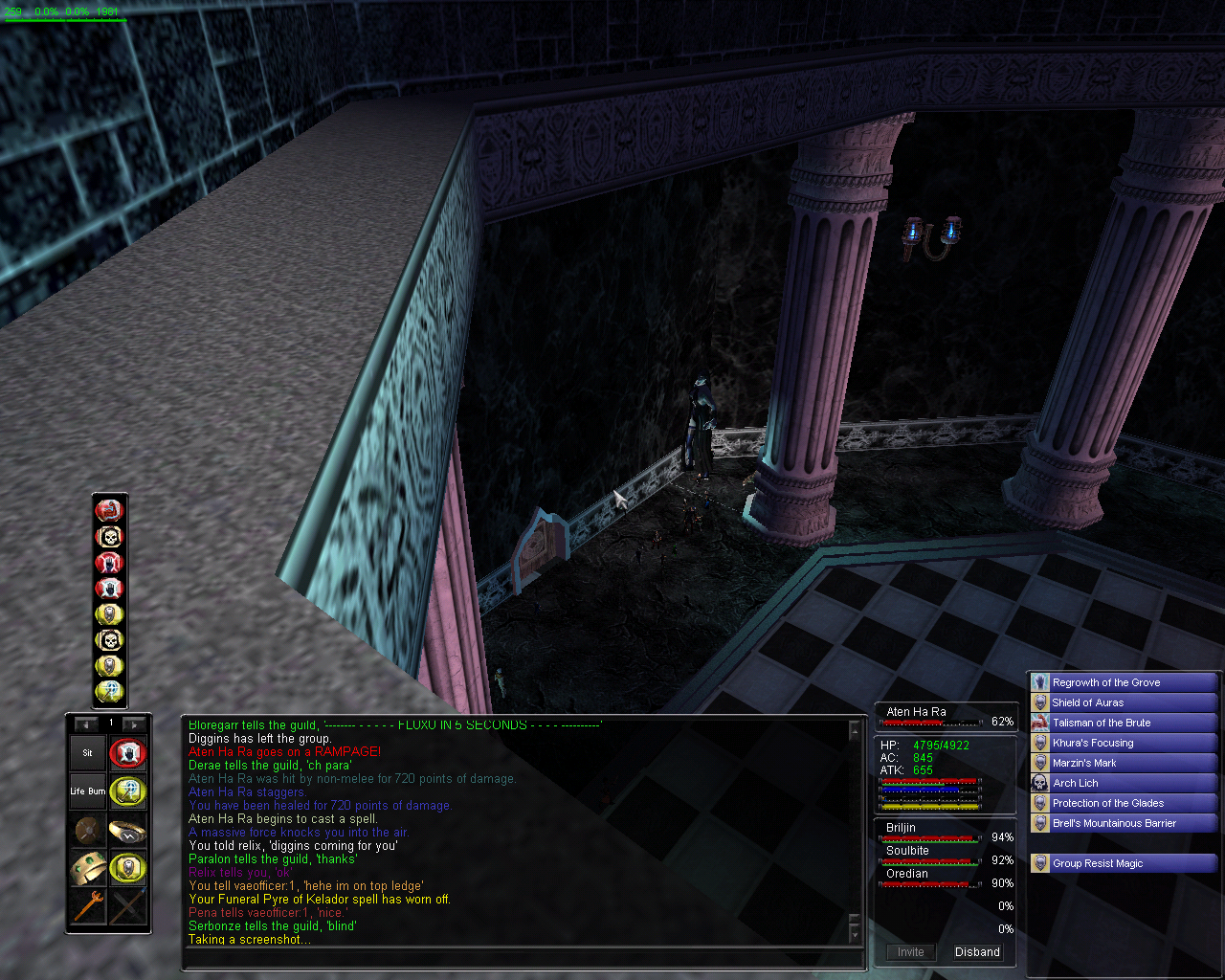Activate the Life Burn hotbar button
This screenshot has width=1225, height=980.
click(x=87, y=791)
